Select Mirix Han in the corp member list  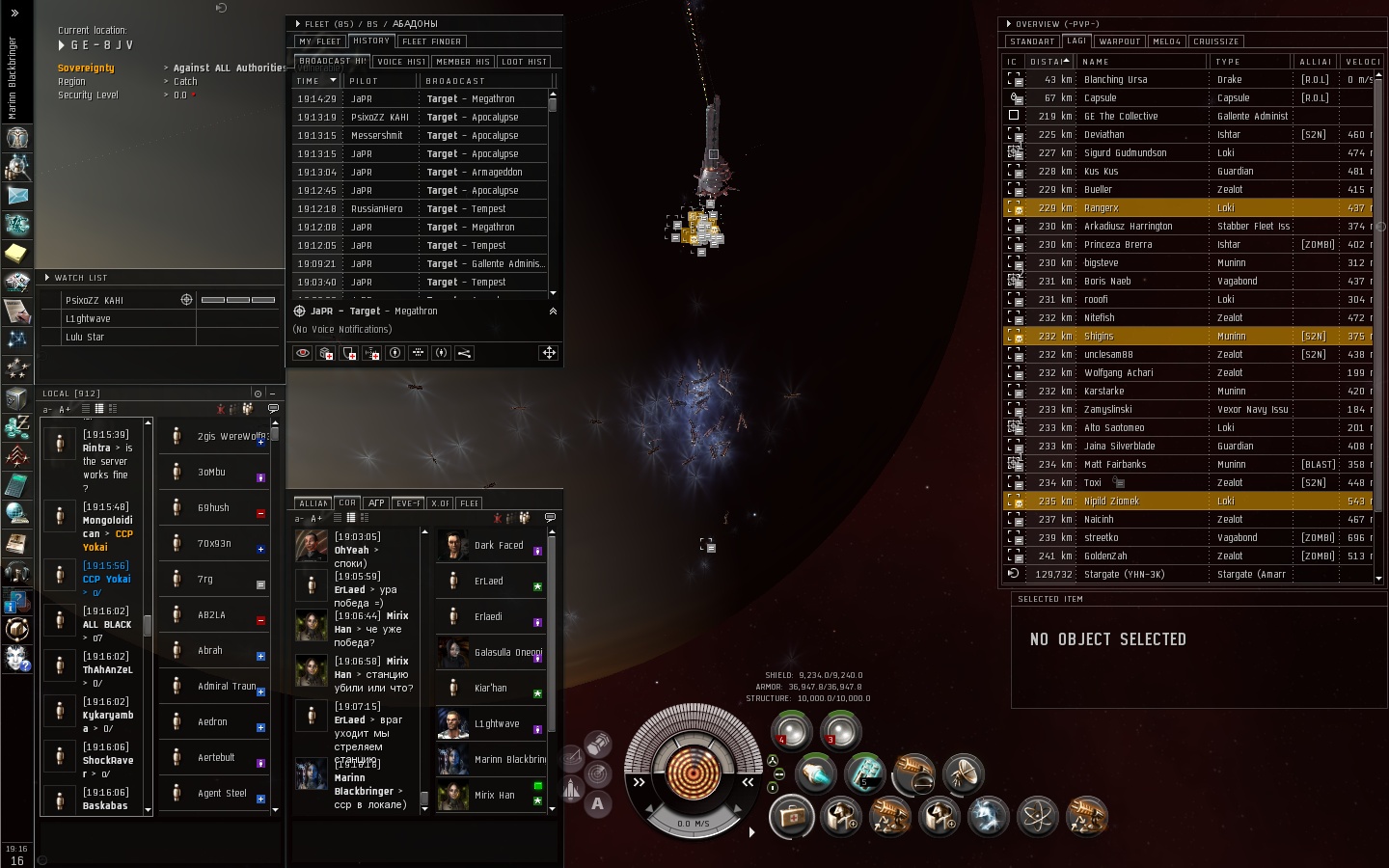pos(494,796)
